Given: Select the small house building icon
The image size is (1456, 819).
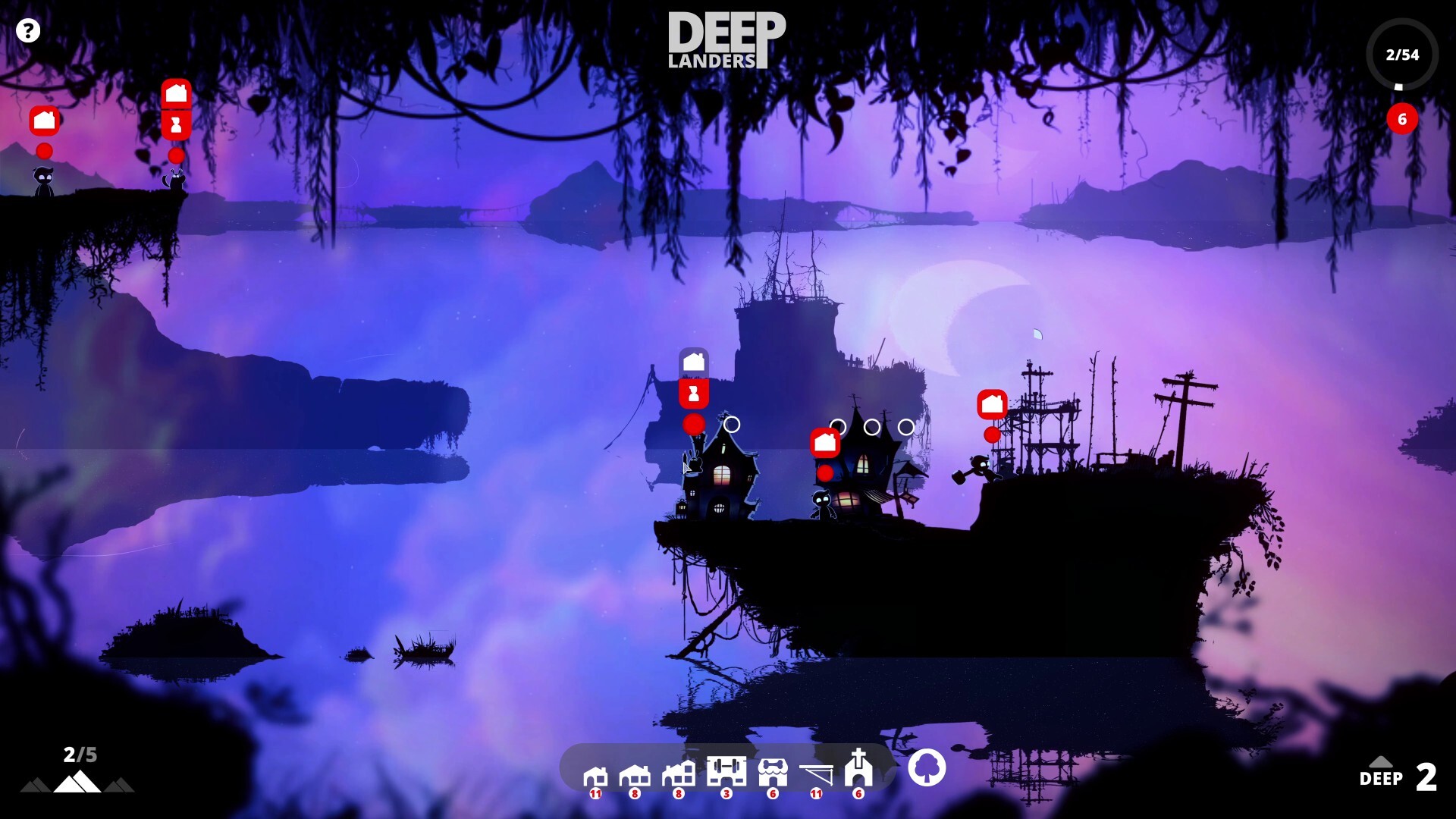Looking at the screenshot, I should (595, 773).
